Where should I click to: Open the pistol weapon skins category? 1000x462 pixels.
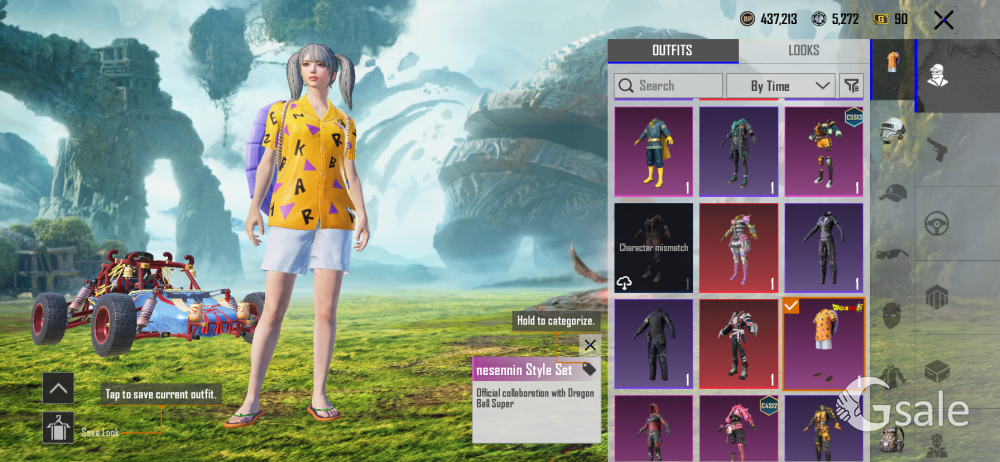click(x=937, y=150)
